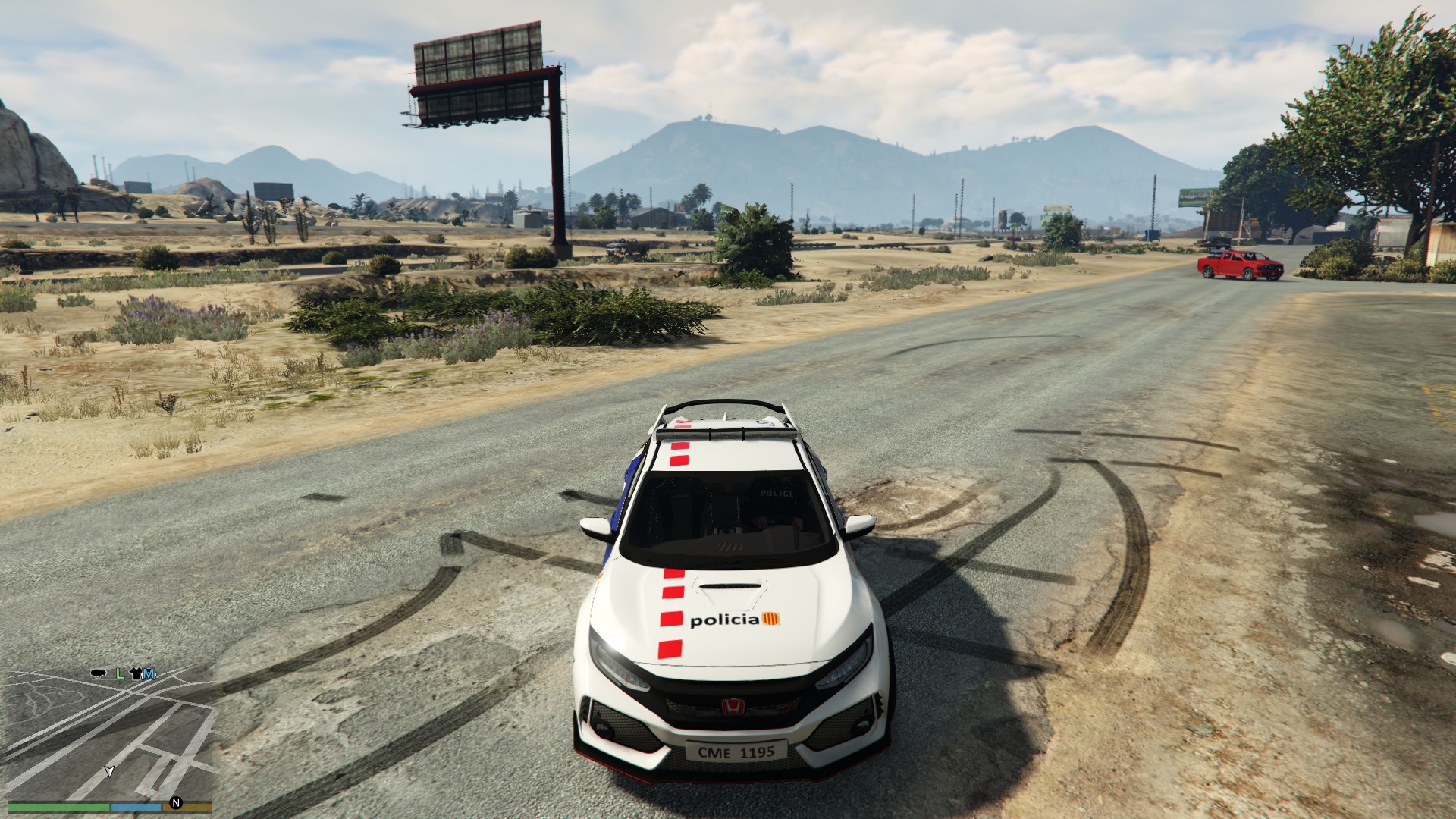Click the white player arrow on the minimap

click(109, 771)
